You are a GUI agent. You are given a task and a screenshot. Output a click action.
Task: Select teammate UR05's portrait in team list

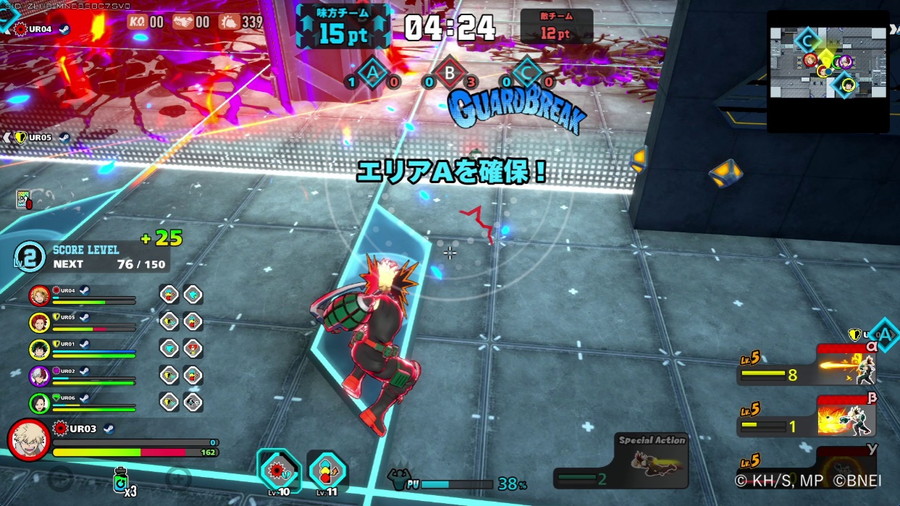39,322
